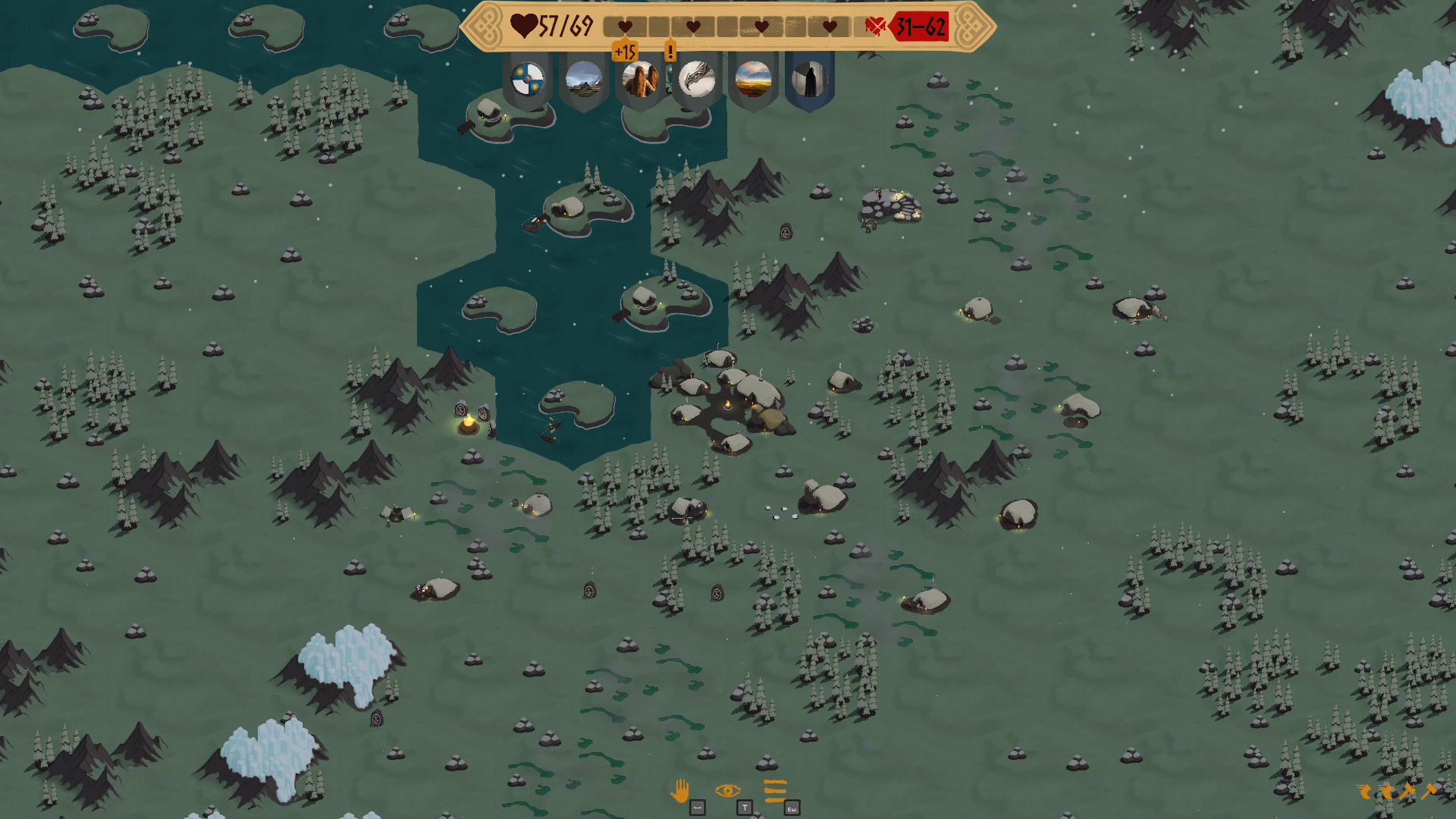Screen dimensions: 1456x819
Task: Open the misty village landscape banner
Action: (584, 79)
